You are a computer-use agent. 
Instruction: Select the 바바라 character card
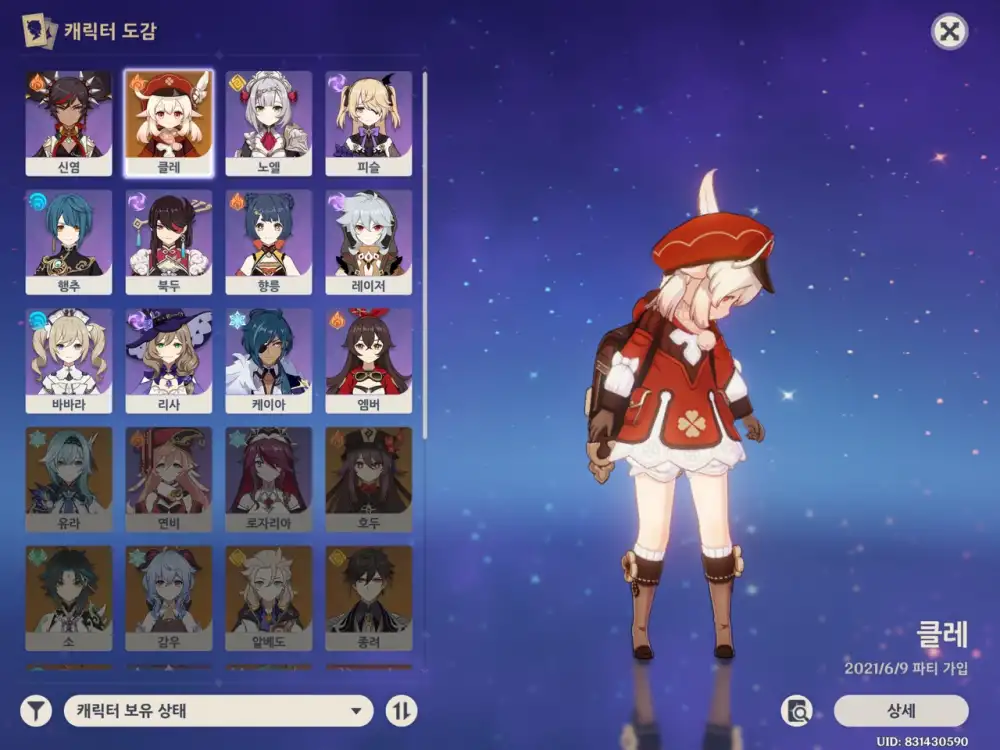[x=69, y=360]
